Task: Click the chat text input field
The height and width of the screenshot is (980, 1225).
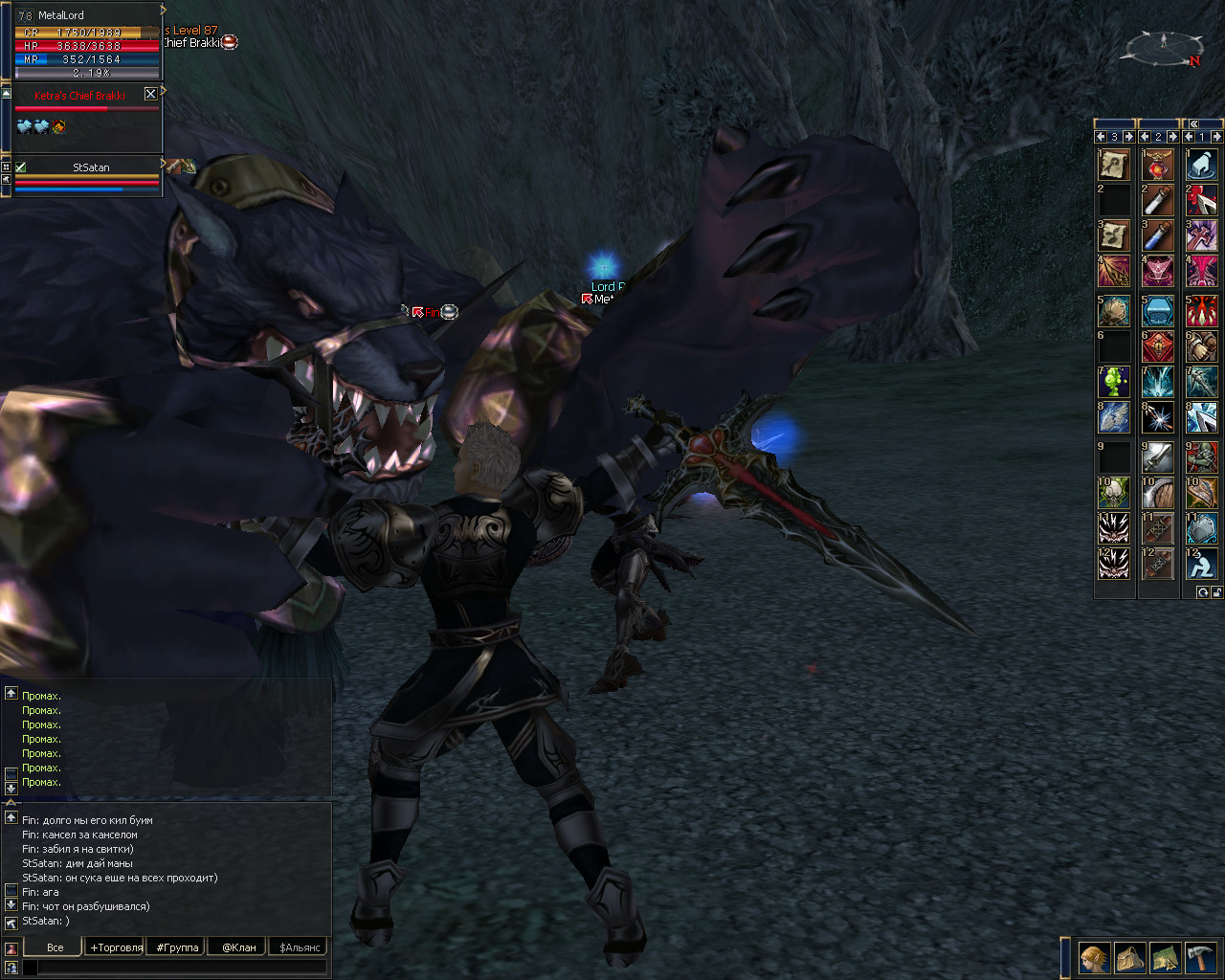Action: point(182,968)
